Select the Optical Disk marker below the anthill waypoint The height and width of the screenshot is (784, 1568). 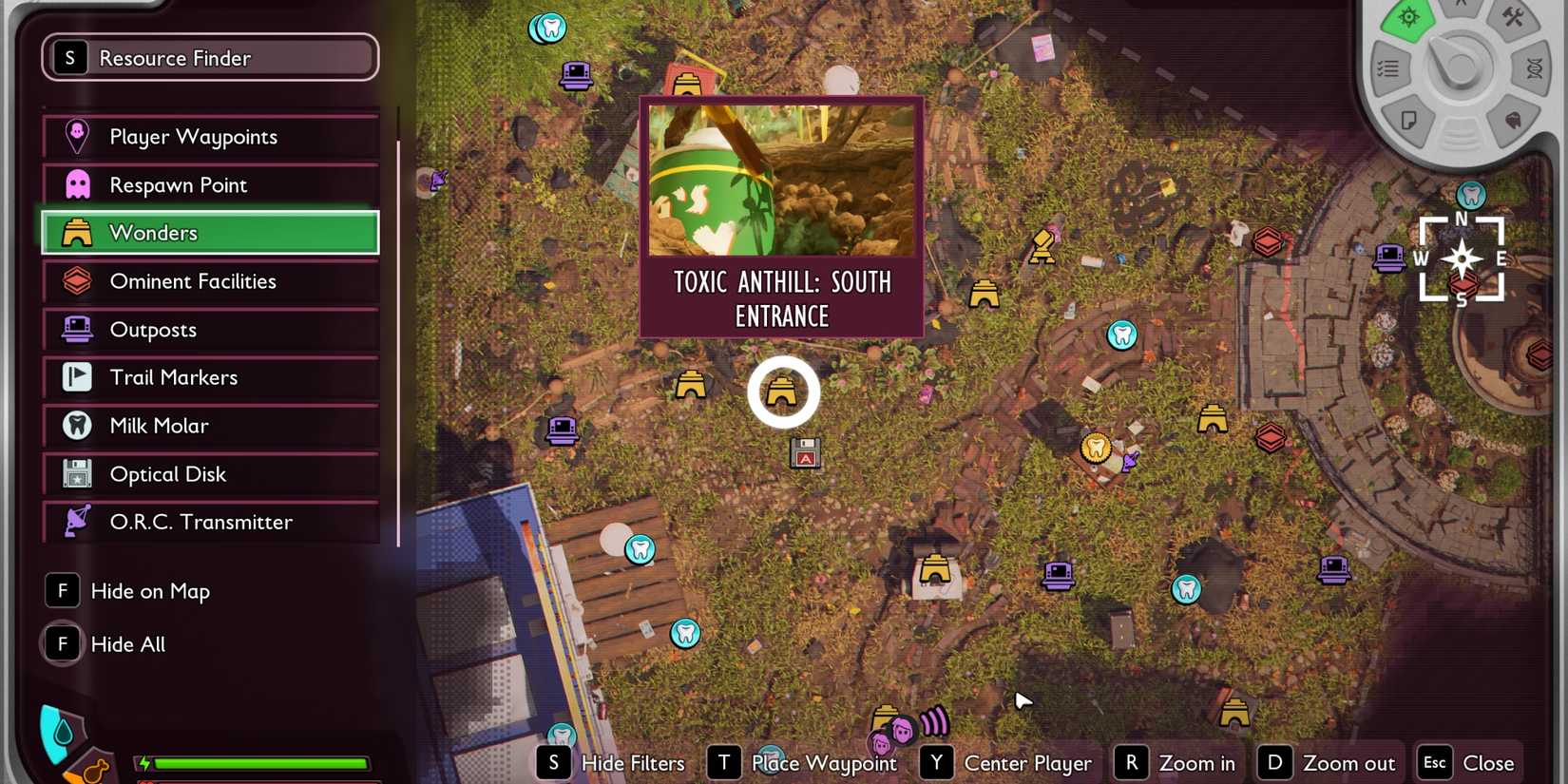pos(804,453)
